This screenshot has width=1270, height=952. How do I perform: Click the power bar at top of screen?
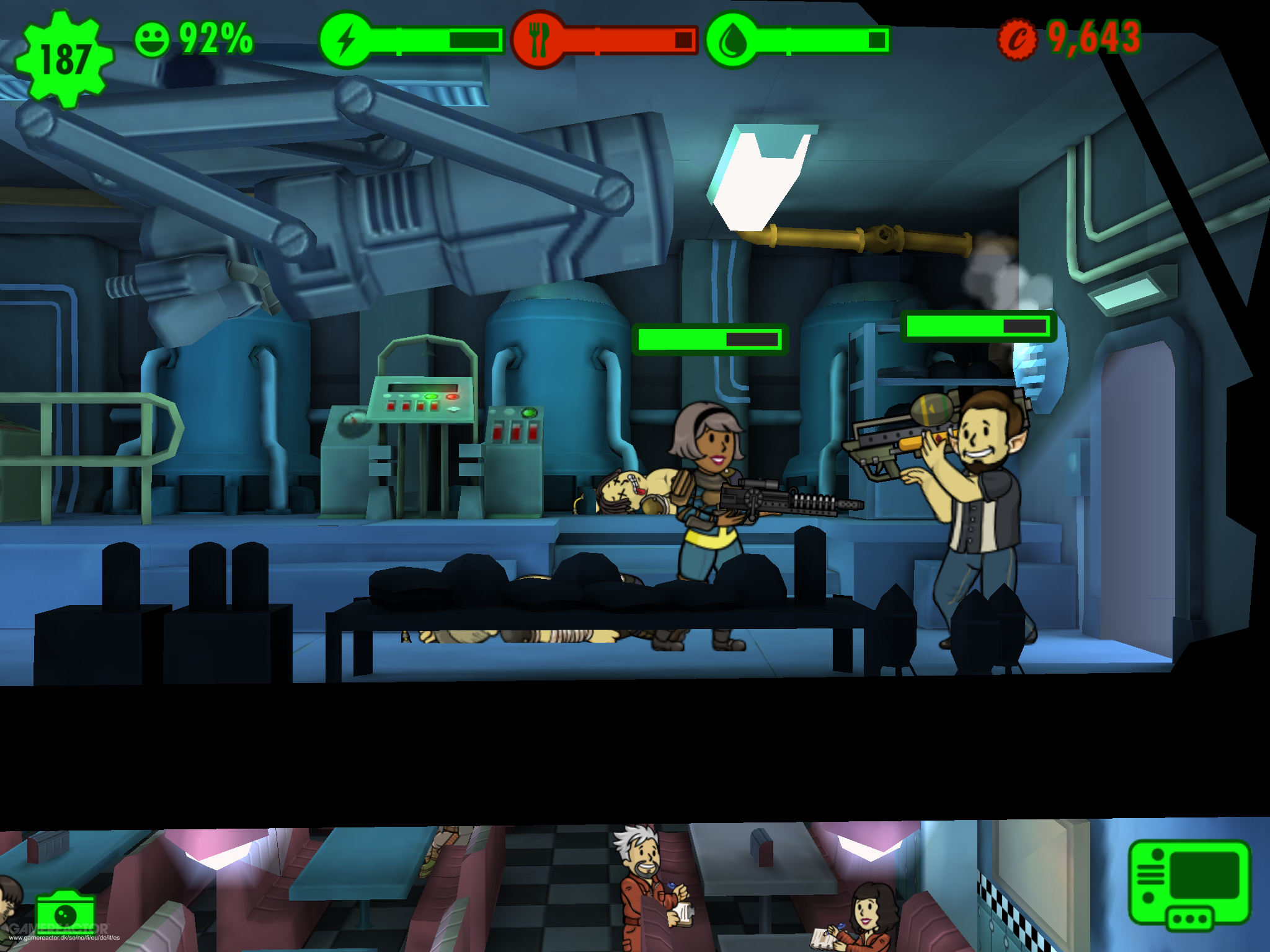click(x=434, y=38)
